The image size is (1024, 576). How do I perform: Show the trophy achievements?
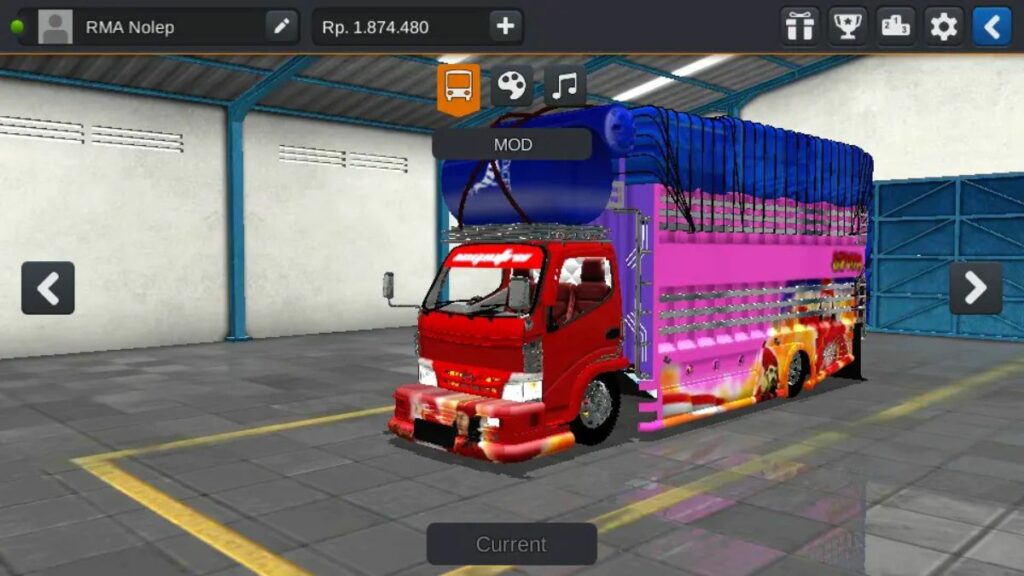click(x=847, y=27)
